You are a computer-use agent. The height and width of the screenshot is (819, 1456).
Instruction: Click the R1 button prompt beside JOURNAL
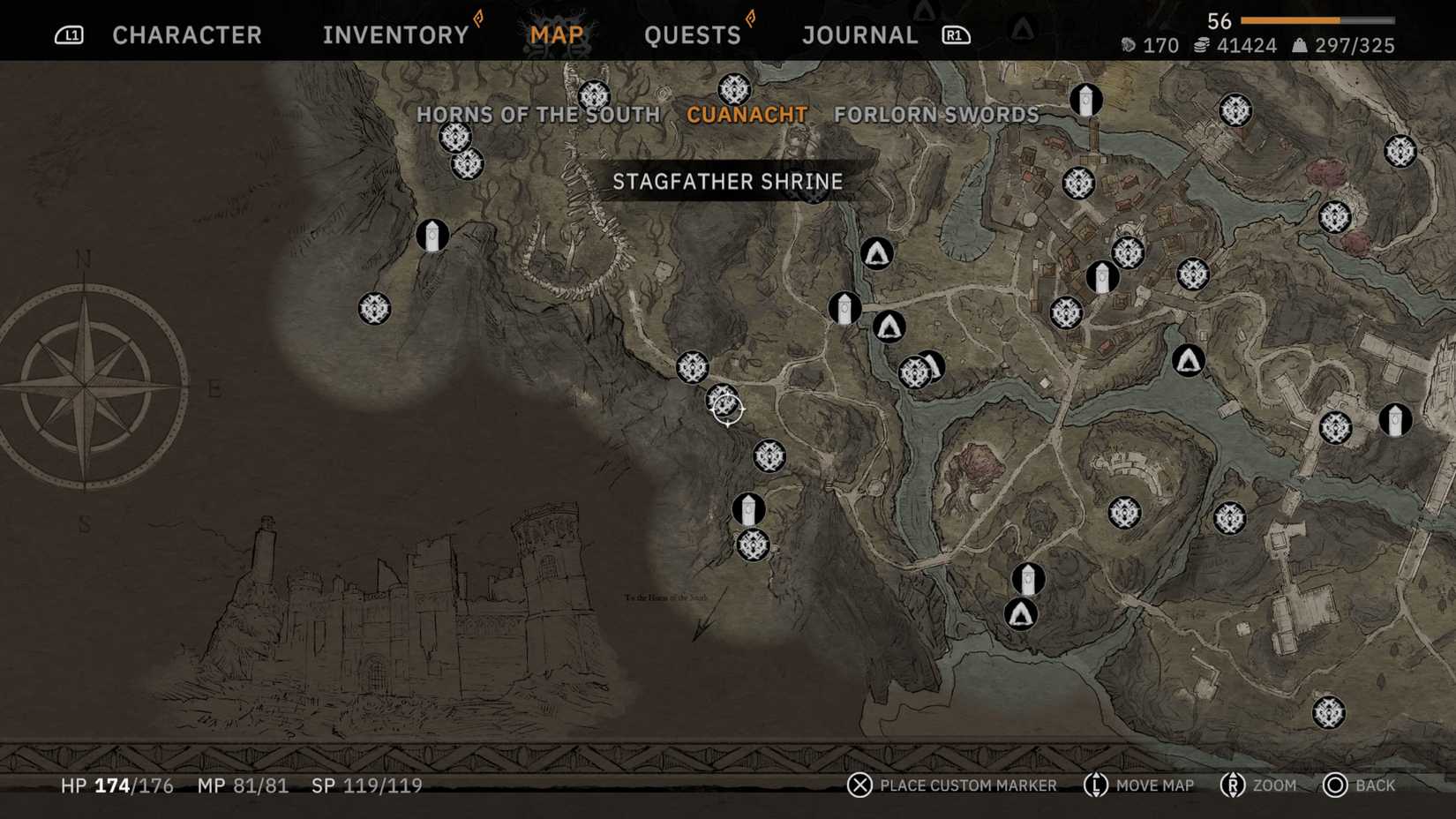tap(956, 35)
